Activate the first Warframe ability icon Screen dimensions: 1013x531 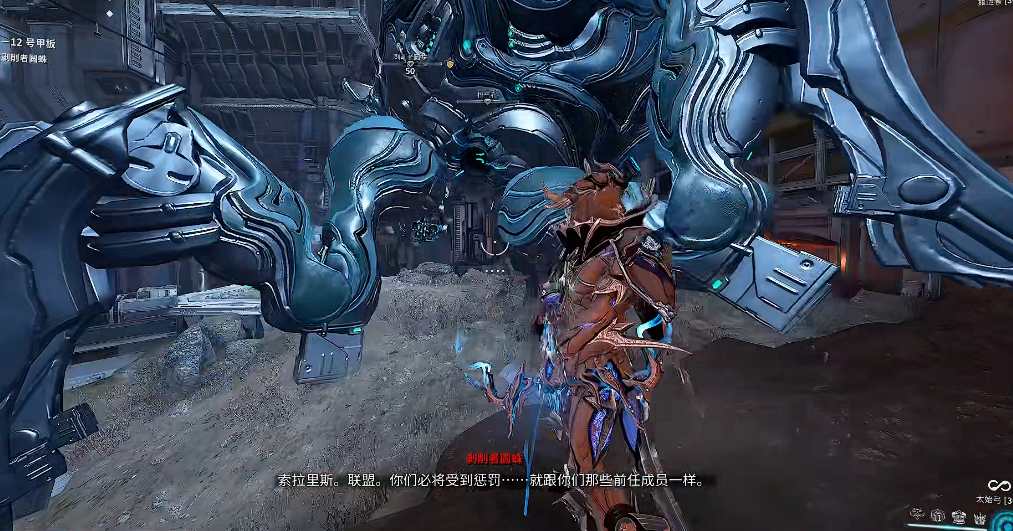click(x=917, y=515)
